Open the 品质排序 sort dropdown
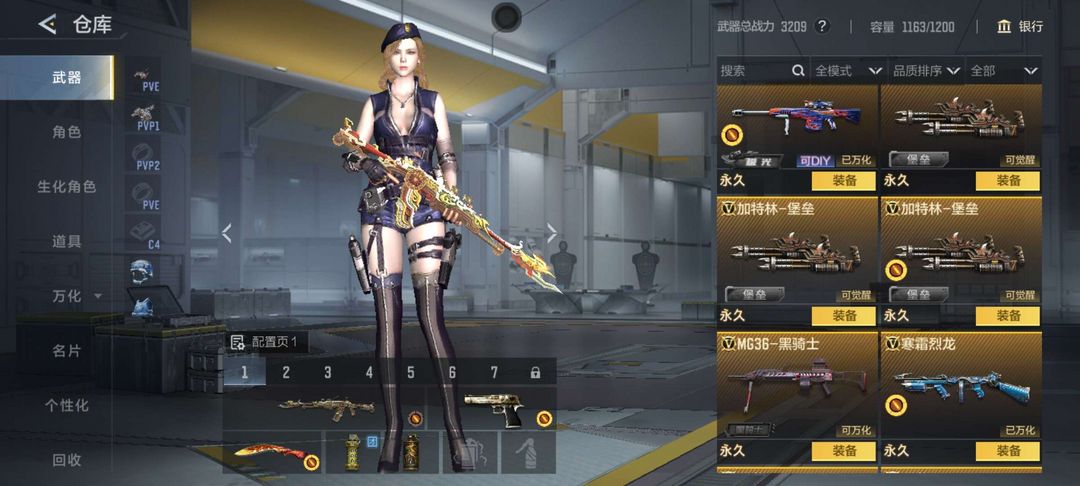Image resolution: width=1080 pixels, height=486 pixels. click(926, 71)
